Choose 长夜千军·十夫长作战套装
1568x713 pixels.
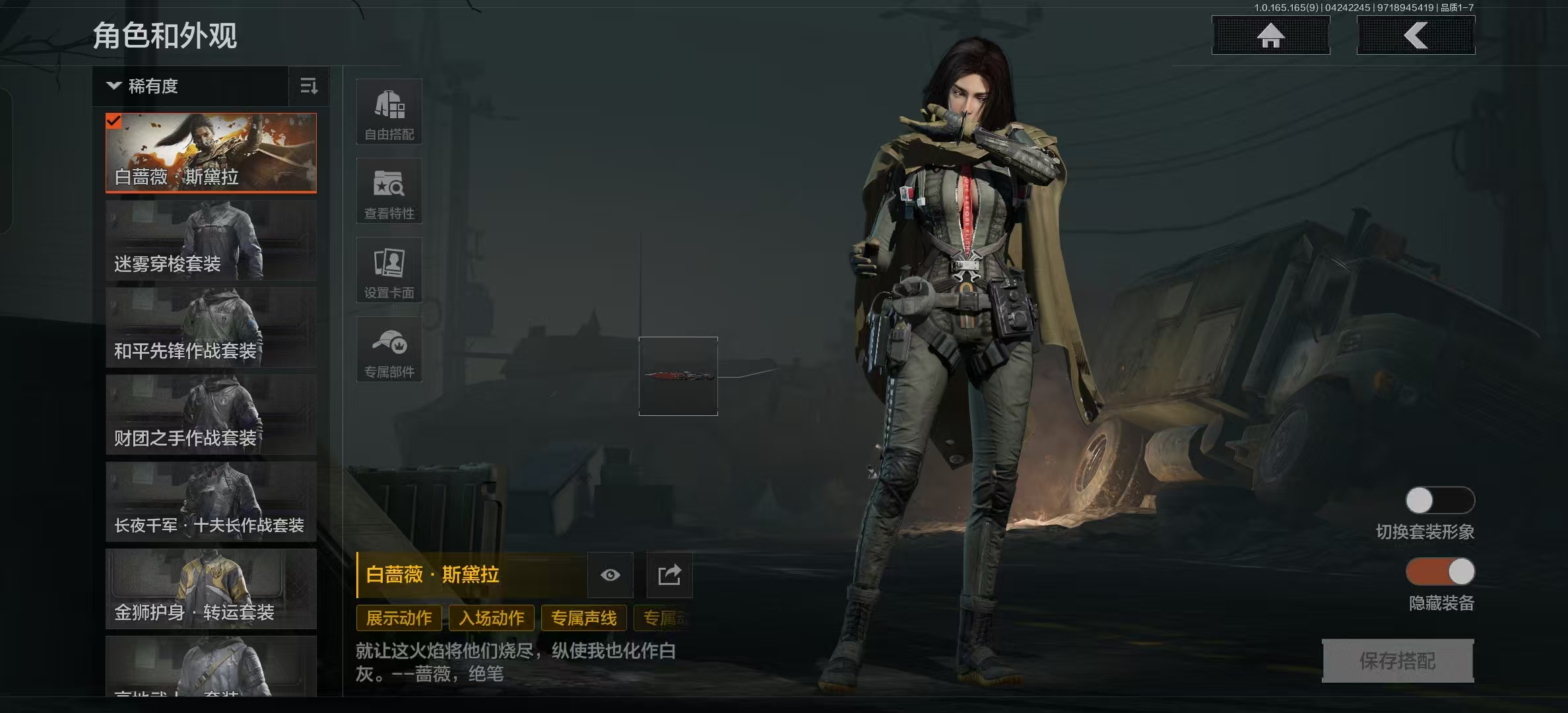pyautogui.click(x=211, y=502)
